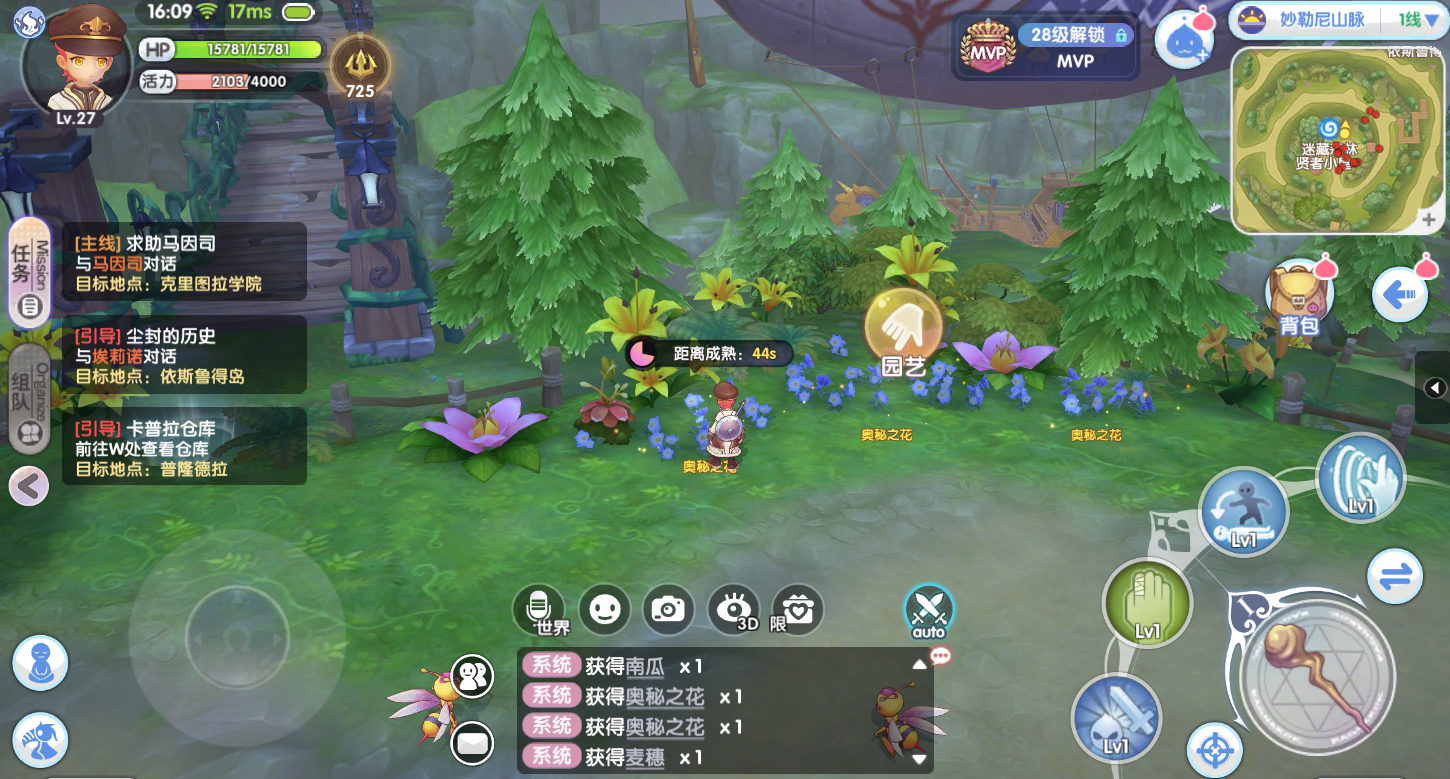The height and width of the screenshot is (779, 1450).
Task: Open the camera photo mode
Action: 668,608
